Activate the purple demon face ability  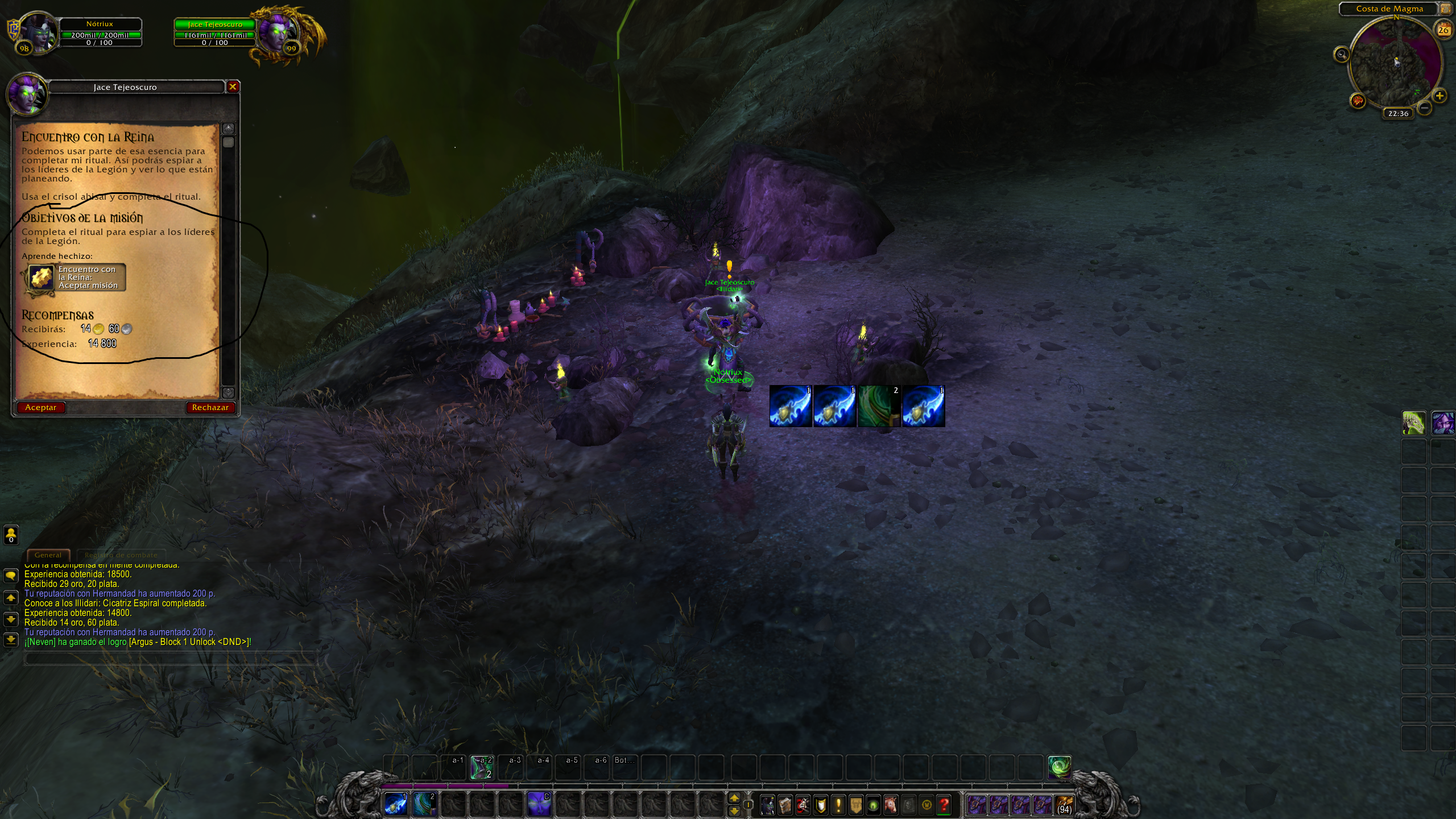click(x=539, y=805)
